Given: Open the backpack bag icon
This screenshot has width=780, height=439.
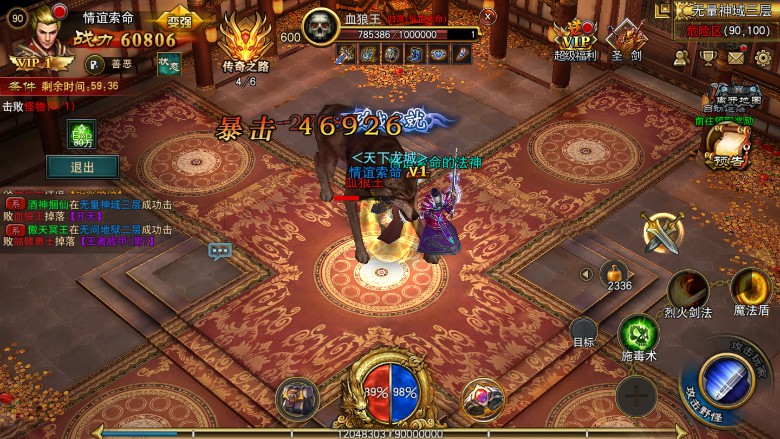Looking at the screenshot, I should [296, 397].
